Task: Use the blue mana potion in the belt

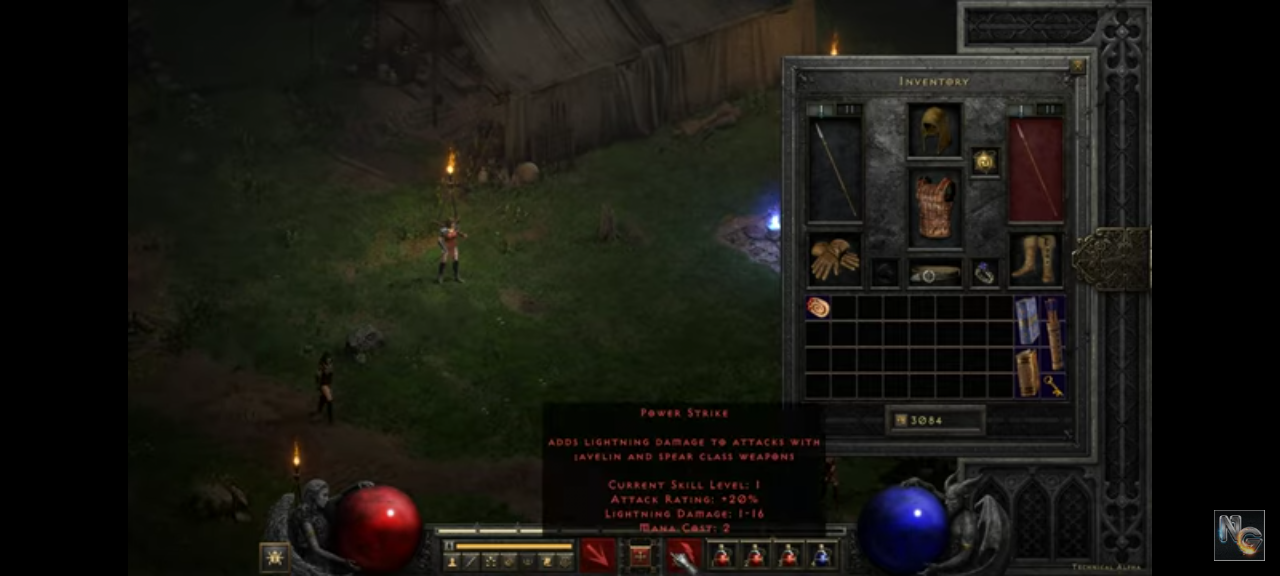Action: click(822, 555)
